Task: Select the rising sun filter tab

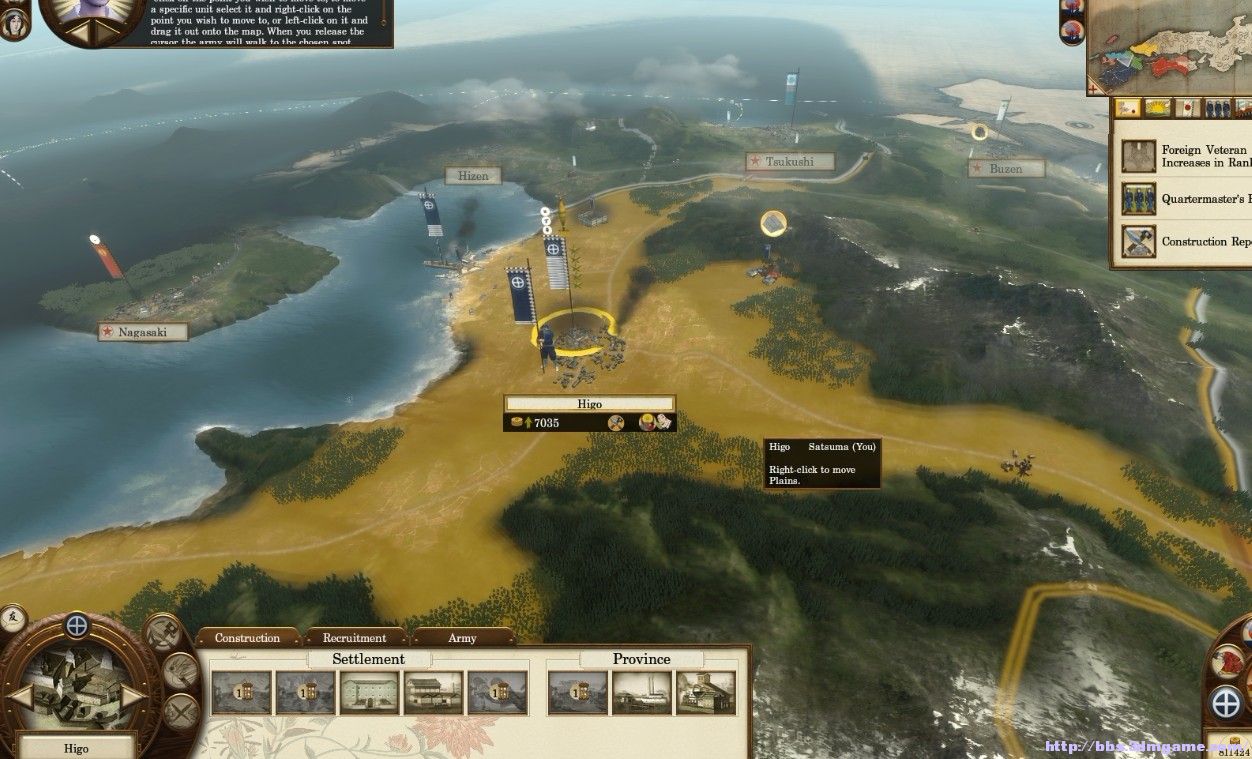Action: (x=1159, y=108)
